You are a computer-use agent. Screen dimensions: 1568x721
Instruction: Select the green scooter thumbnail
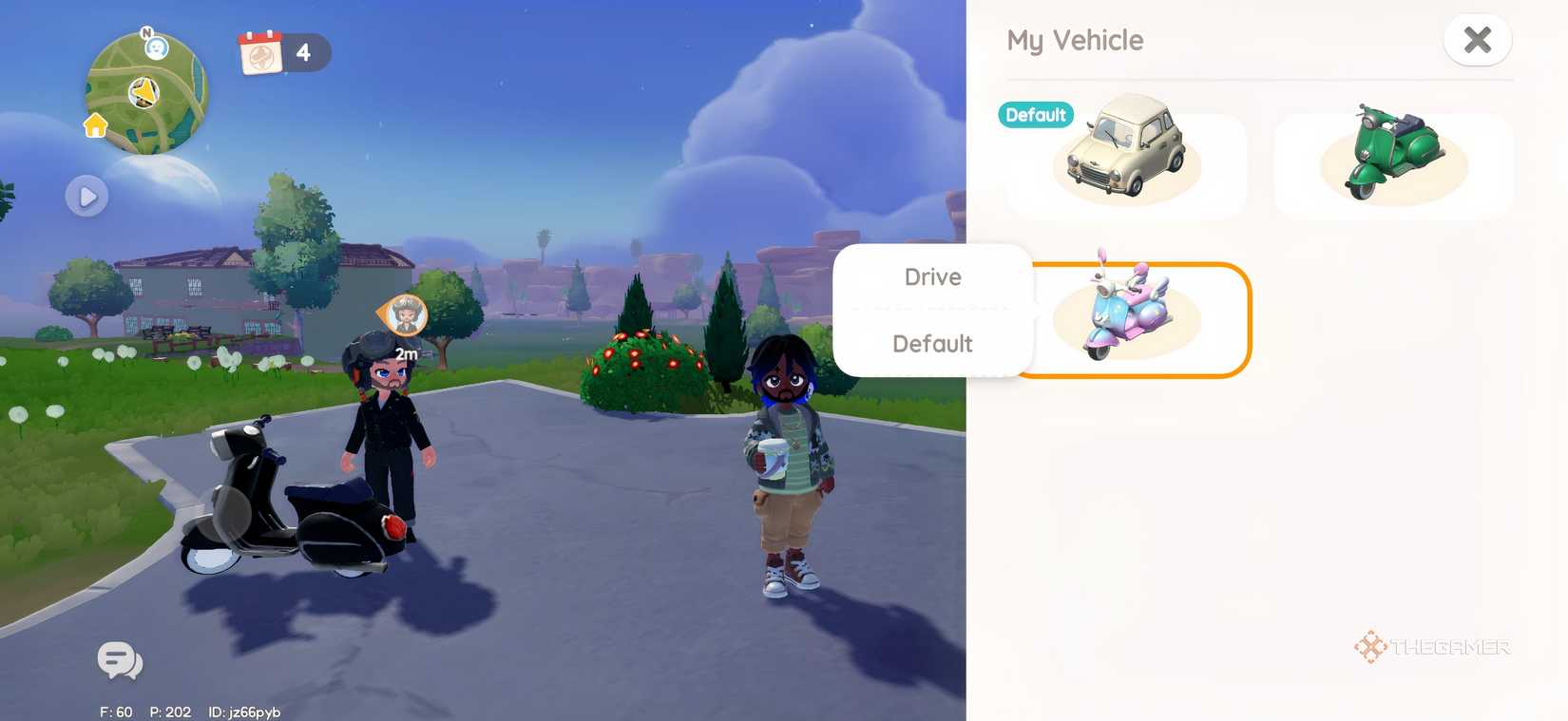tap(1390, 161)
